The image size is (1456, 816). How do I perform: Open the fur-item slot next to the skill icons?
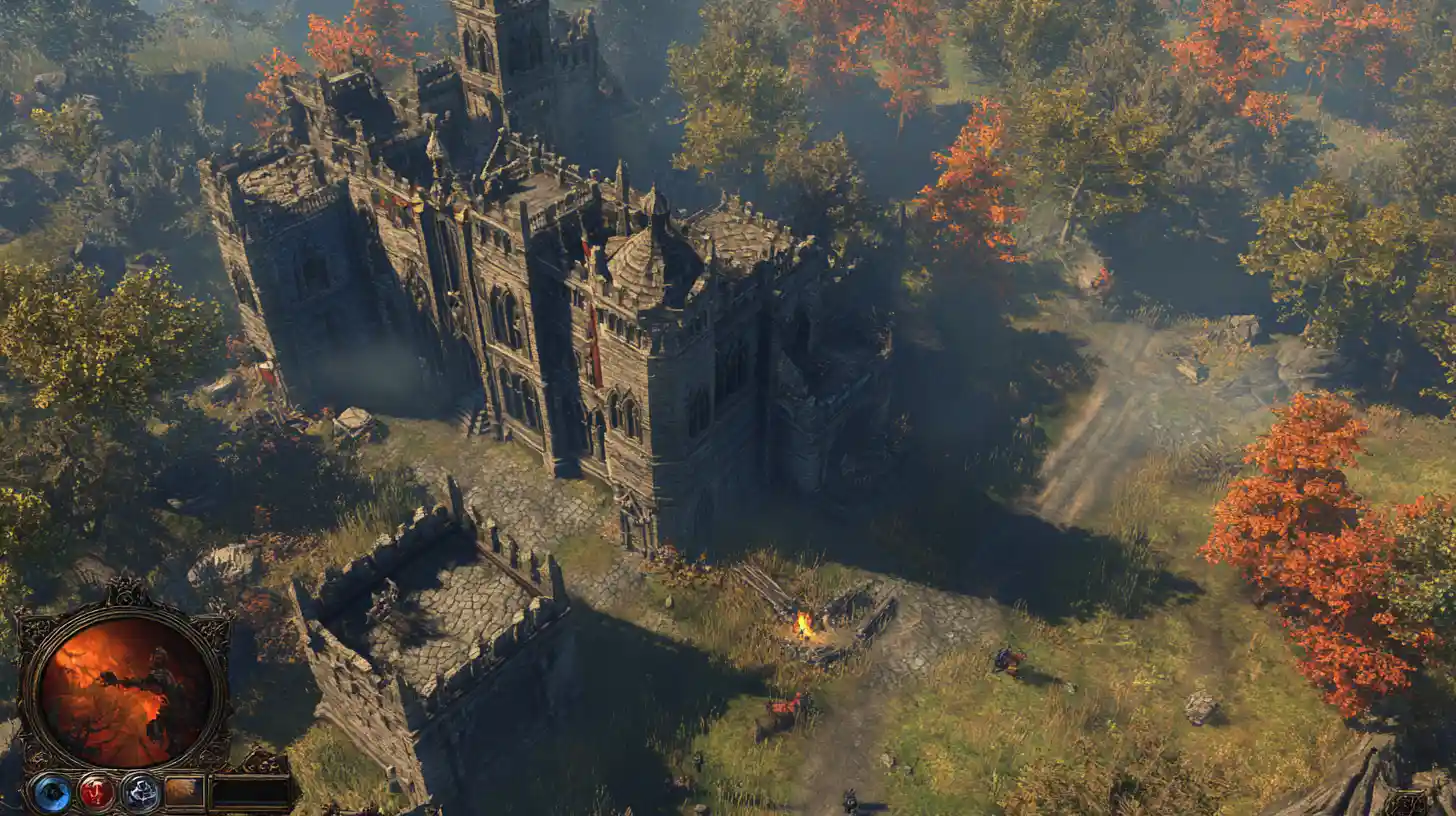pos(185,791)
